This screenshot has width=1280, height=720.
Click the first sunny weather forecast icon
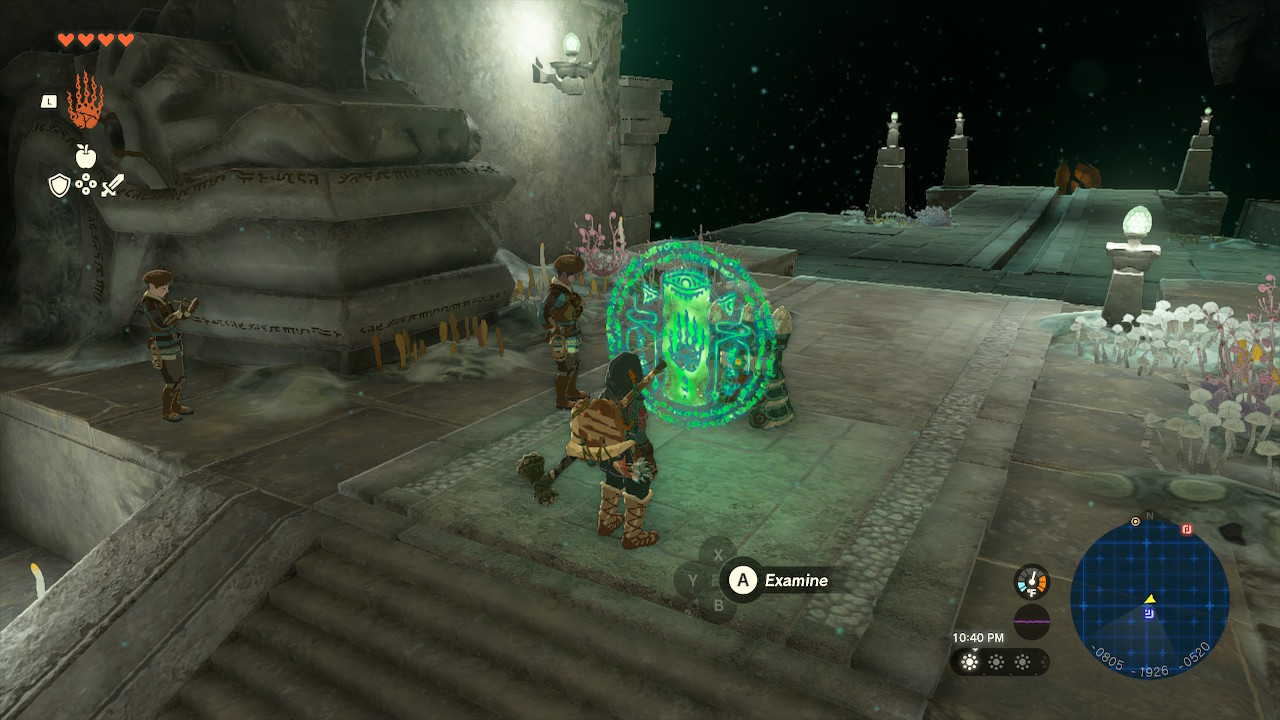[970, 662]
